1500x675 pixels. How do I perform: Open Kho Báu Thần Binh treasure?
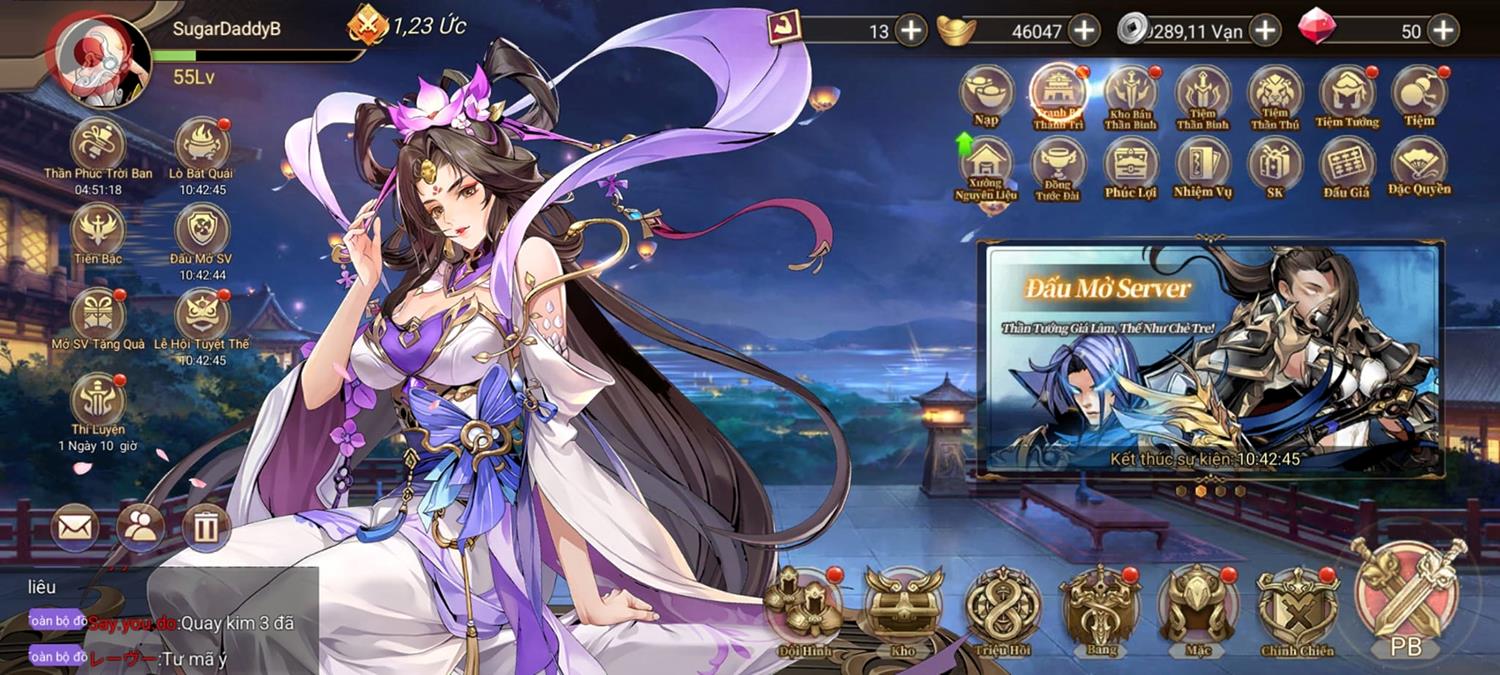[x=1131, y=94]
